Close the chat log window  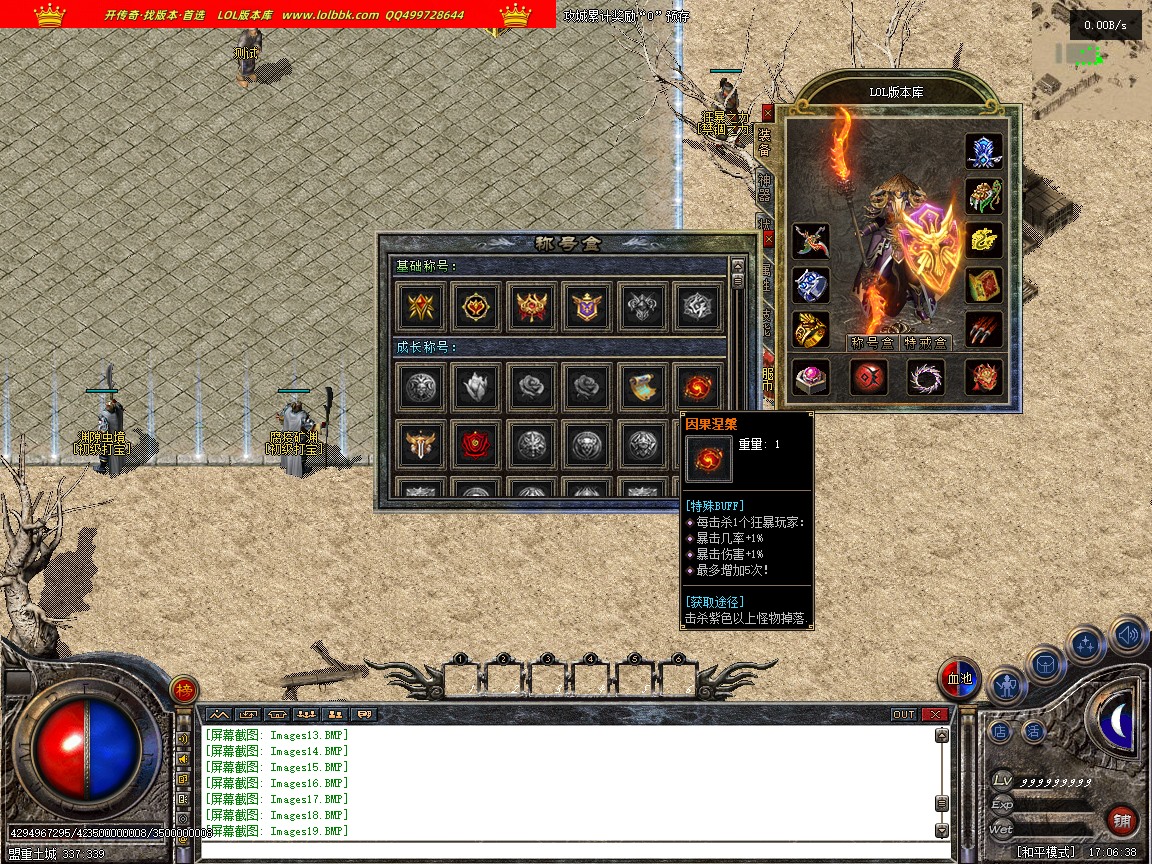click(x=935, y=714)
